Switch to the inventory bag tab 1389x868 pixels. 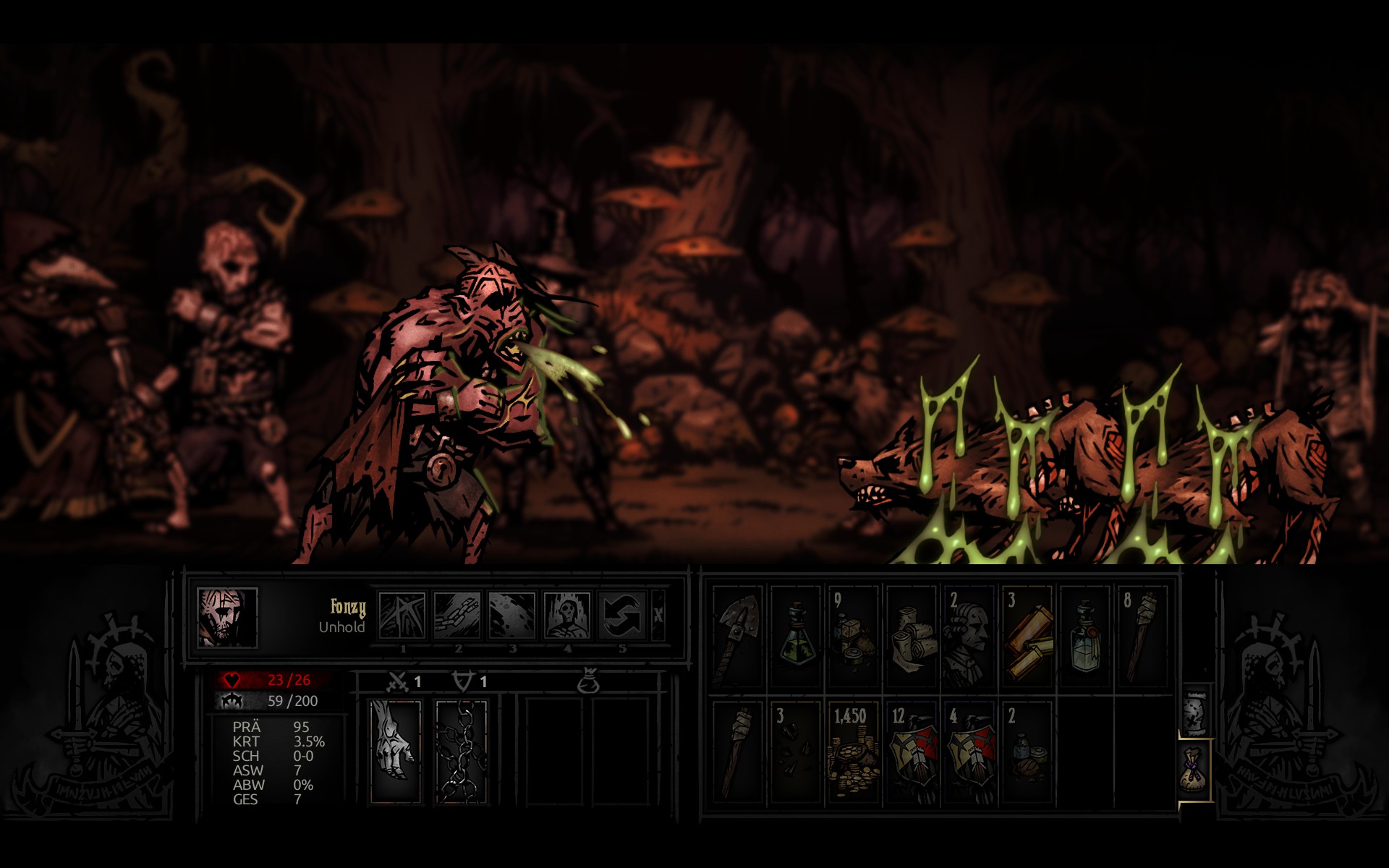pos(1196,769)
